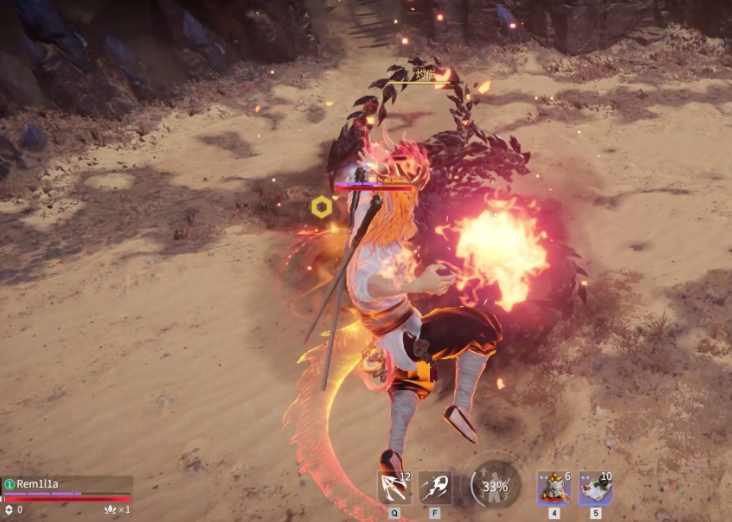The height and width of the screenshot is (522, 732).
Task: Use the dash strike ability icon
Action: click(x=435, y=488)
